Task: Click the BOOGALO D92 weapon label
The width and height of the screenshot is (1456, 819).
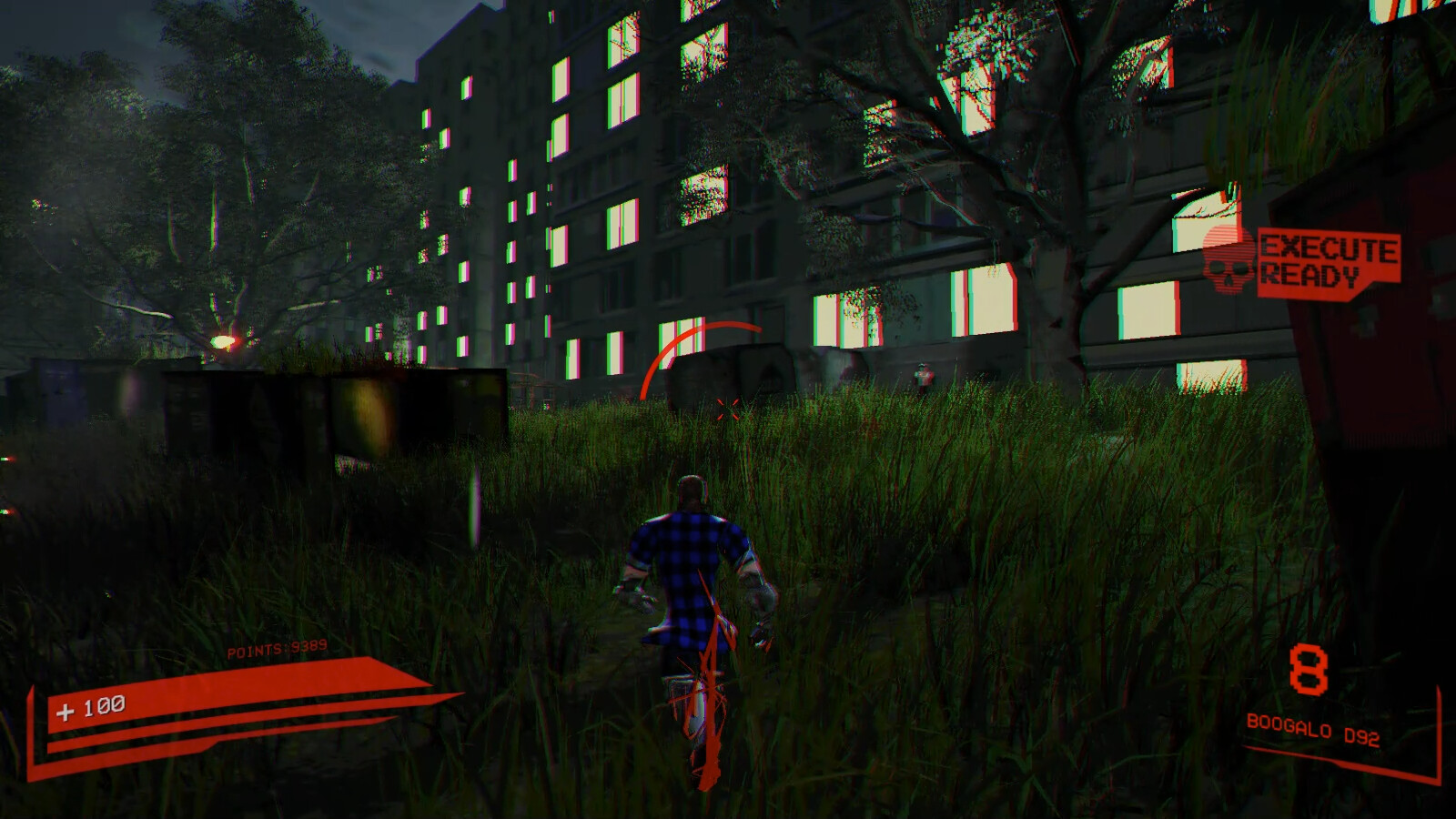Action: pos(1313,730)
